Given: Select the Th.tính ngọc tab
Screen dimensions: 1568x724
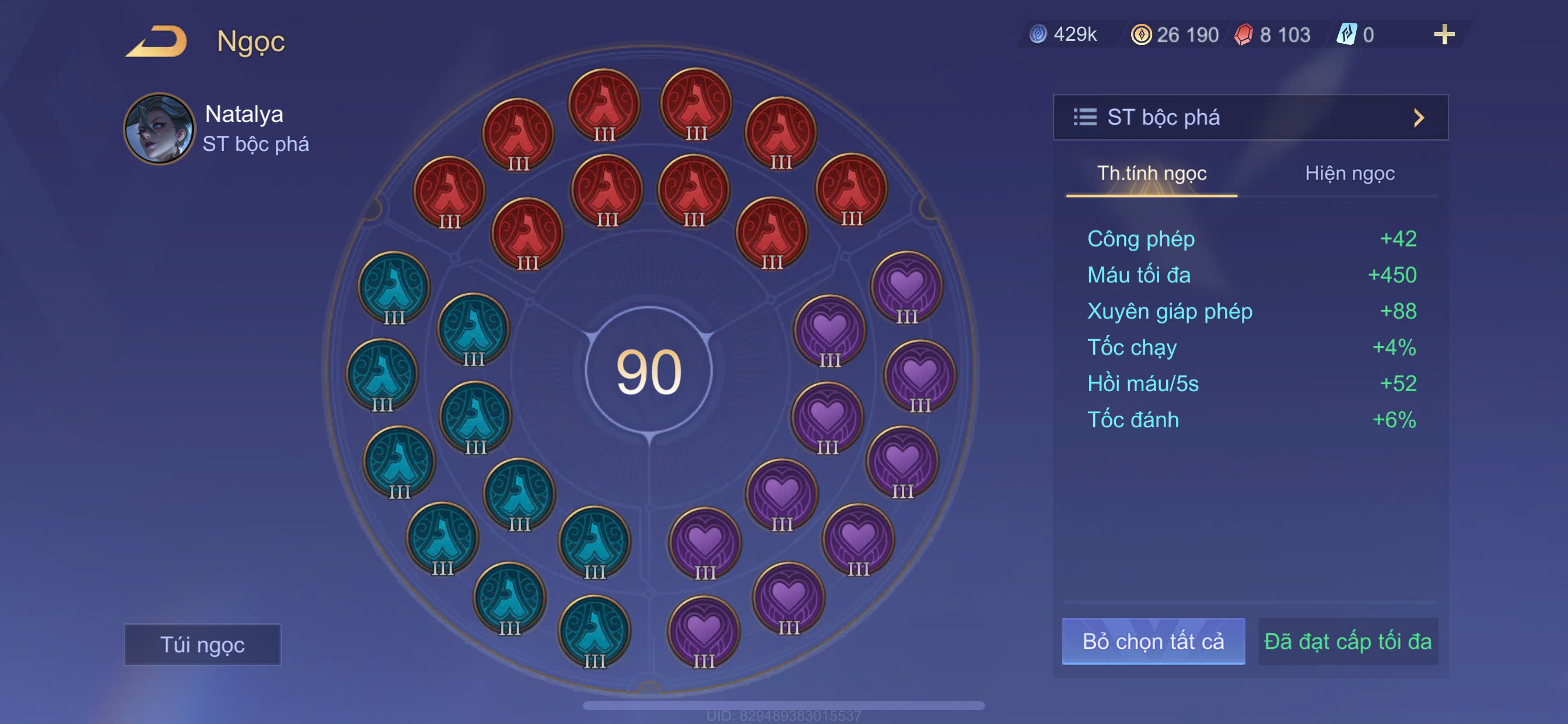Looking at the screenshot, I should tap(1151, 173).
